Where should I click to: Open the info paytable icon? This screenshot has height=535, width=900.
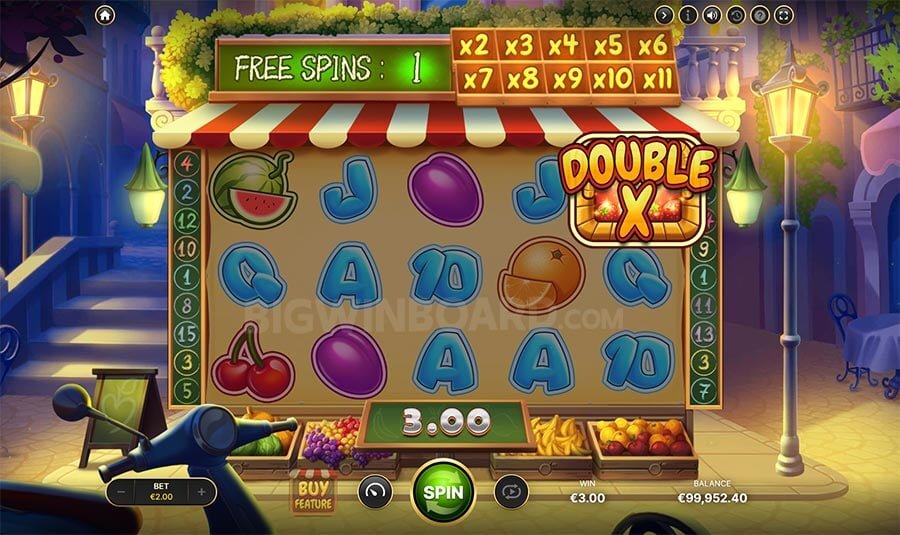coord(688,15)
